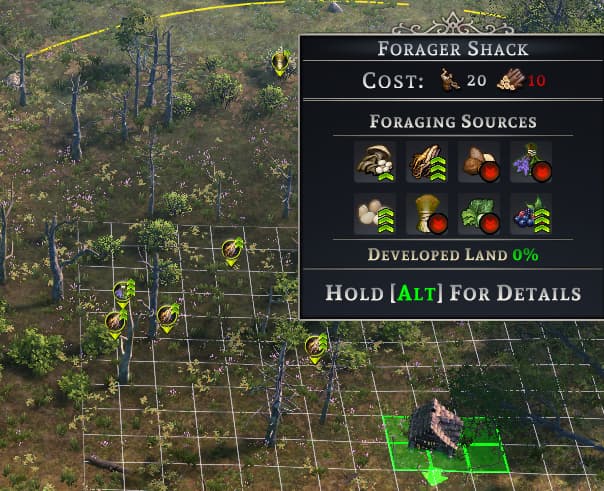Click the eggs foraging source icon

point(374,212)
